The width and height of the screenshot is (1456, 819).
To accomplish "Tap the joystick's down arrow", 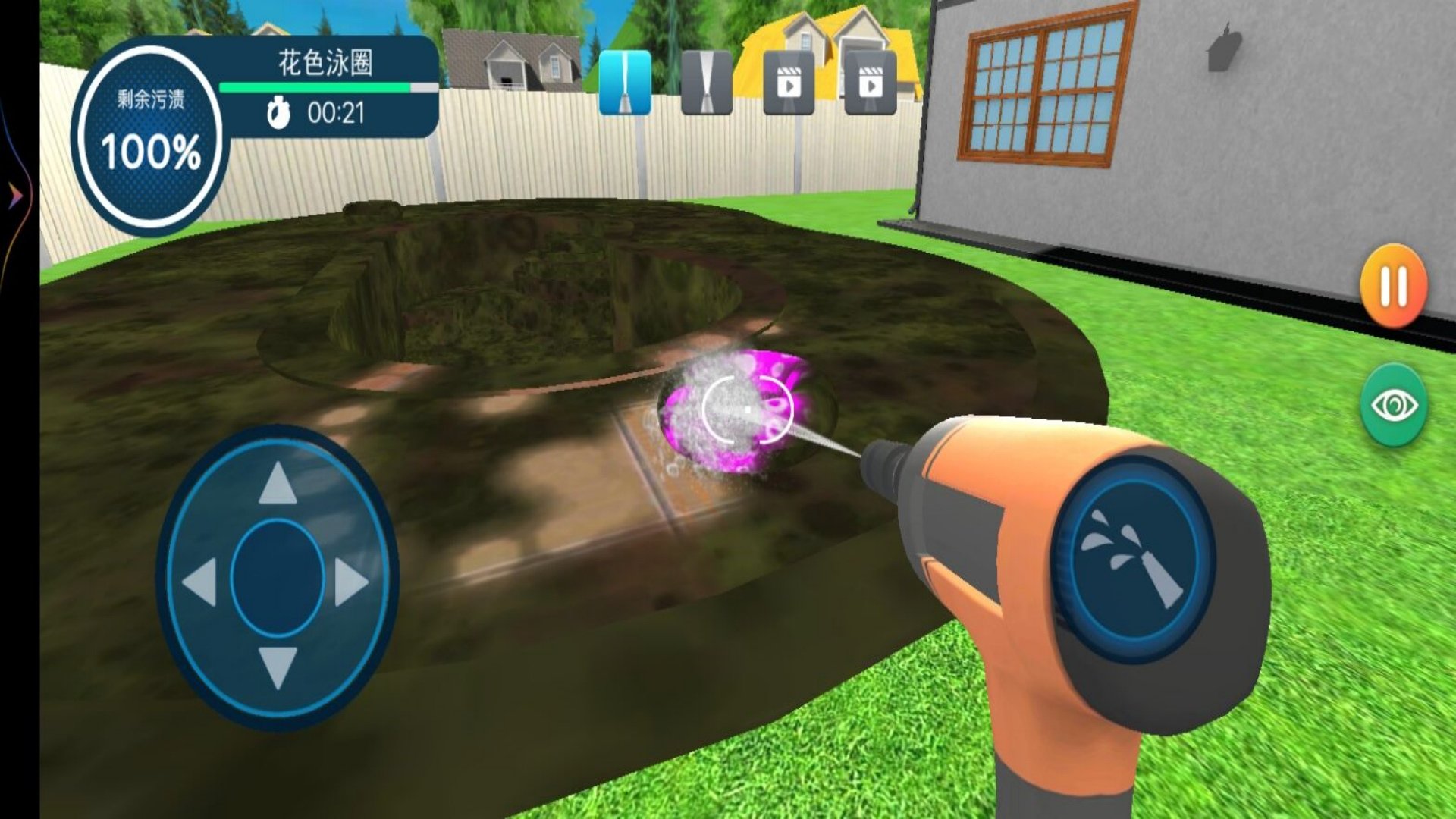I will pyautogui.click(x=278, y=667).
